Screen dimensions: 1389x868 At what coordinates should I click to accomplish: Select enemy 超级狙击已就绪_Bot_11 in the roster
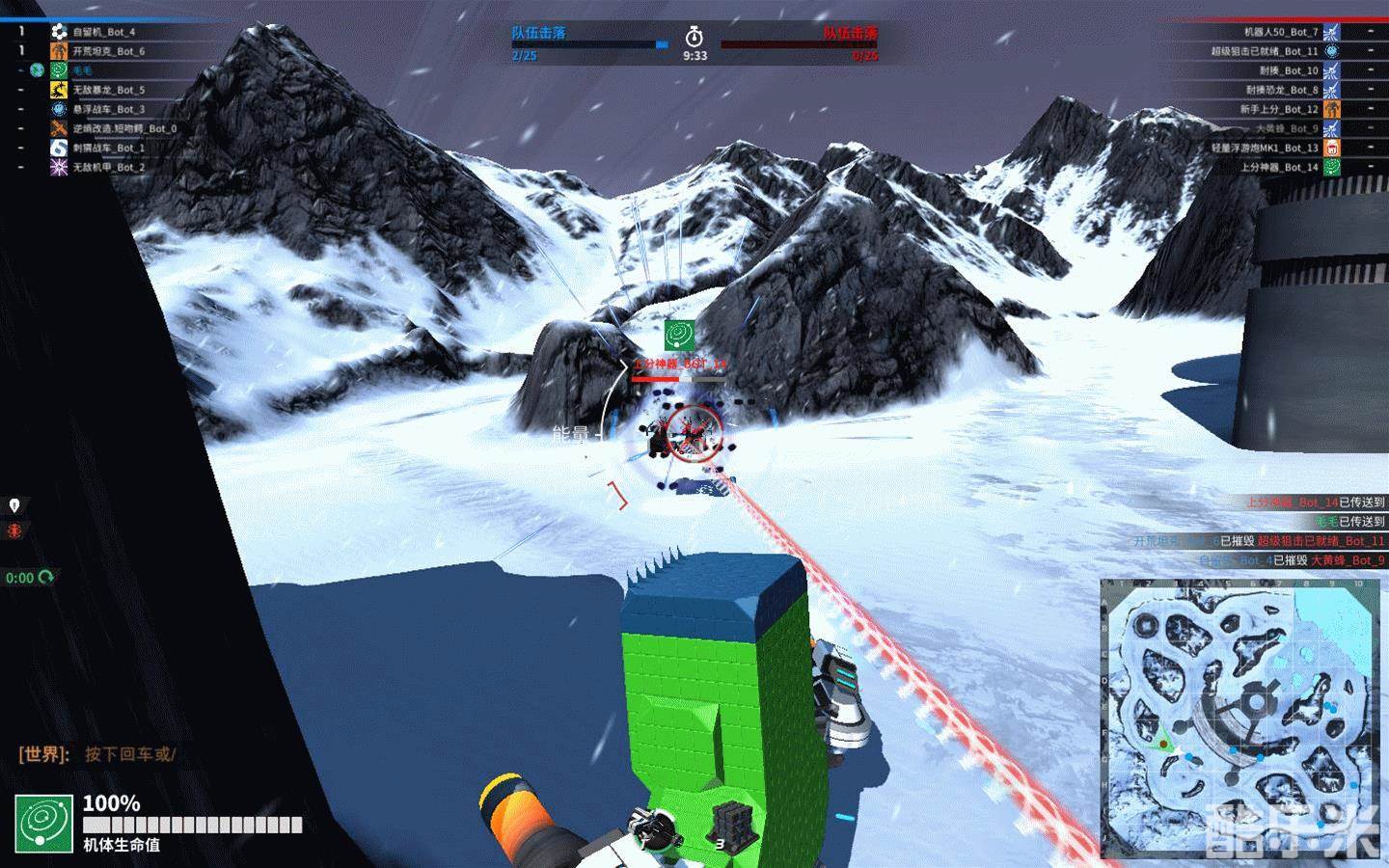pos(1264,51)
